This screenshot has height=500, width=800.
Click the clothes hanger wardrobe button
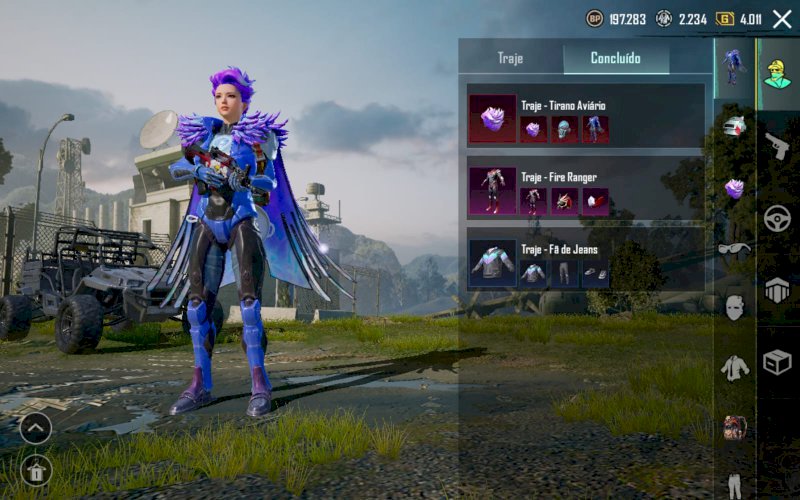tap(35, 470)
